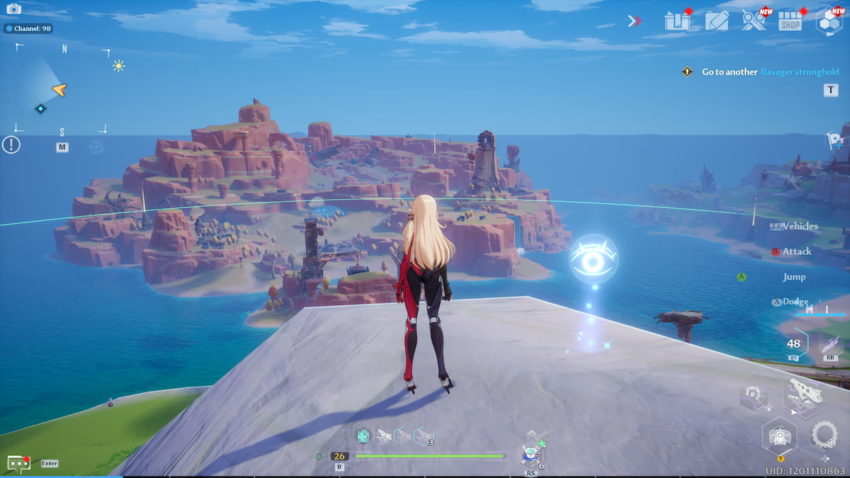850x478 pixels.
Task: Collapse the top menu with the double-arrow
Action: coord(634,21)
